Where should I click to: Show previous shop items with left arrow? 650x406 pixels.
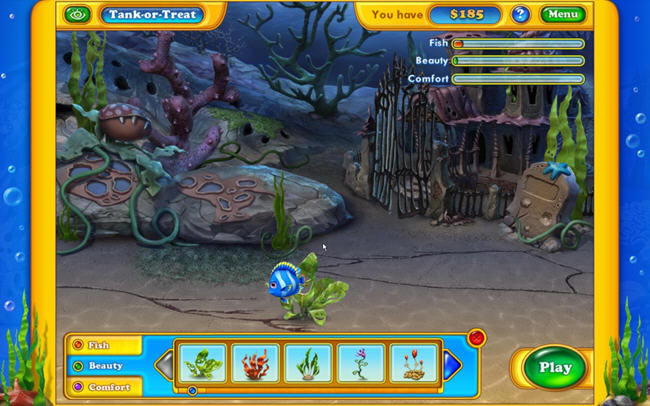tap(165, 365)
